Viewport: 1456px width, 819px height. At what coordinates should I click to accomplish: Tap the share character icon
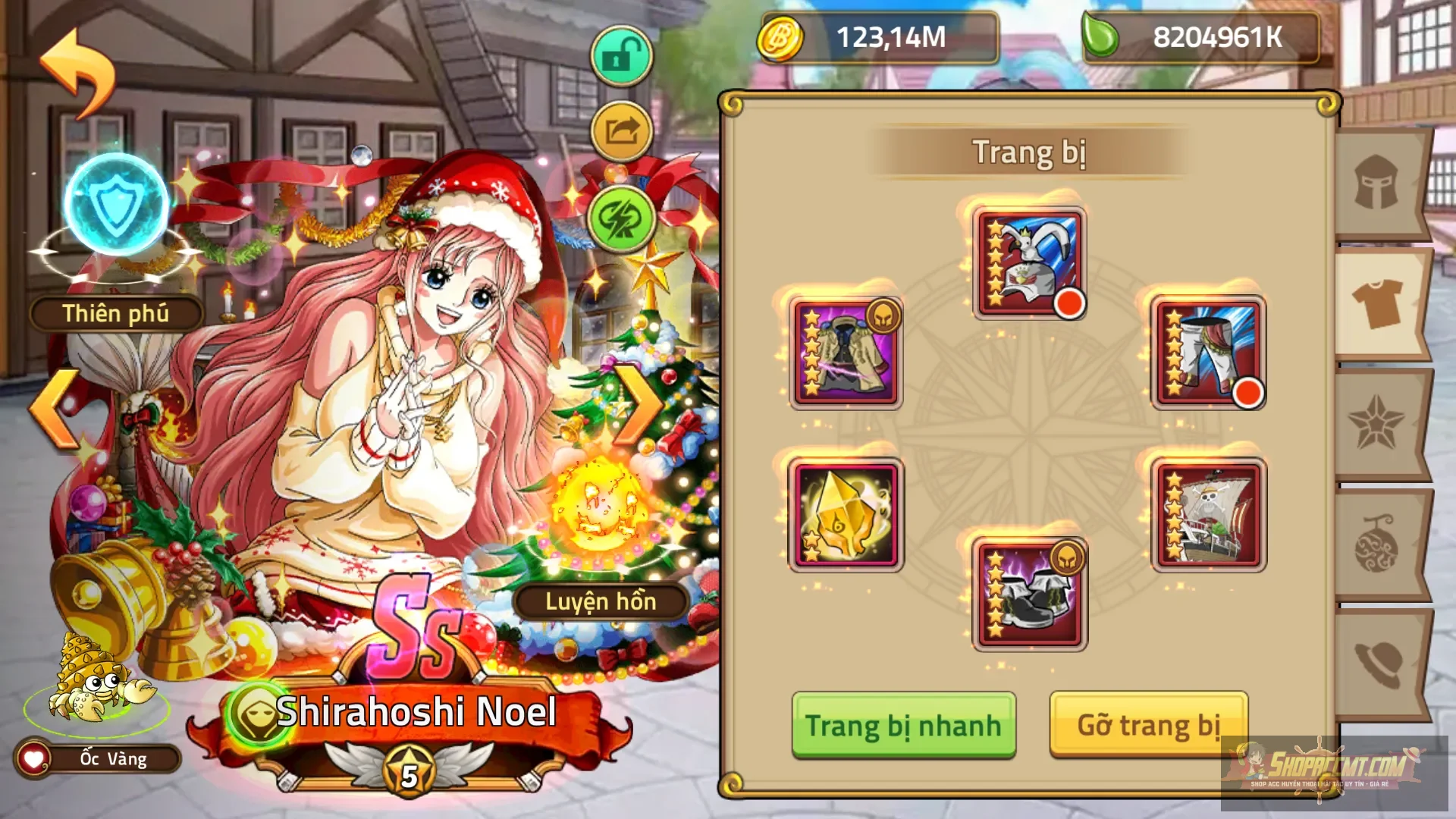[620, 130]
